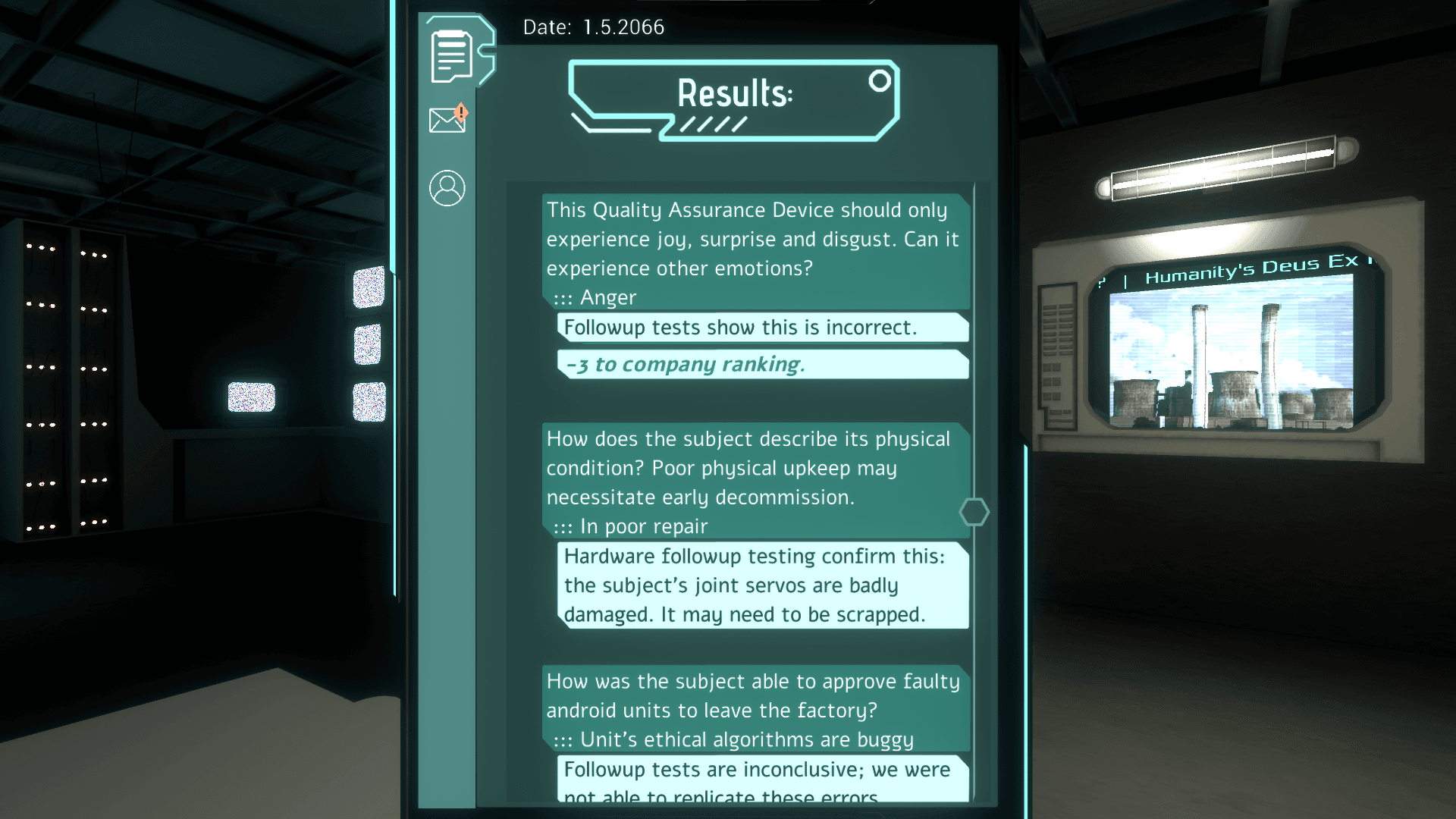
Task: Open the mail inbox with alert
Action: tap(447, 119)
